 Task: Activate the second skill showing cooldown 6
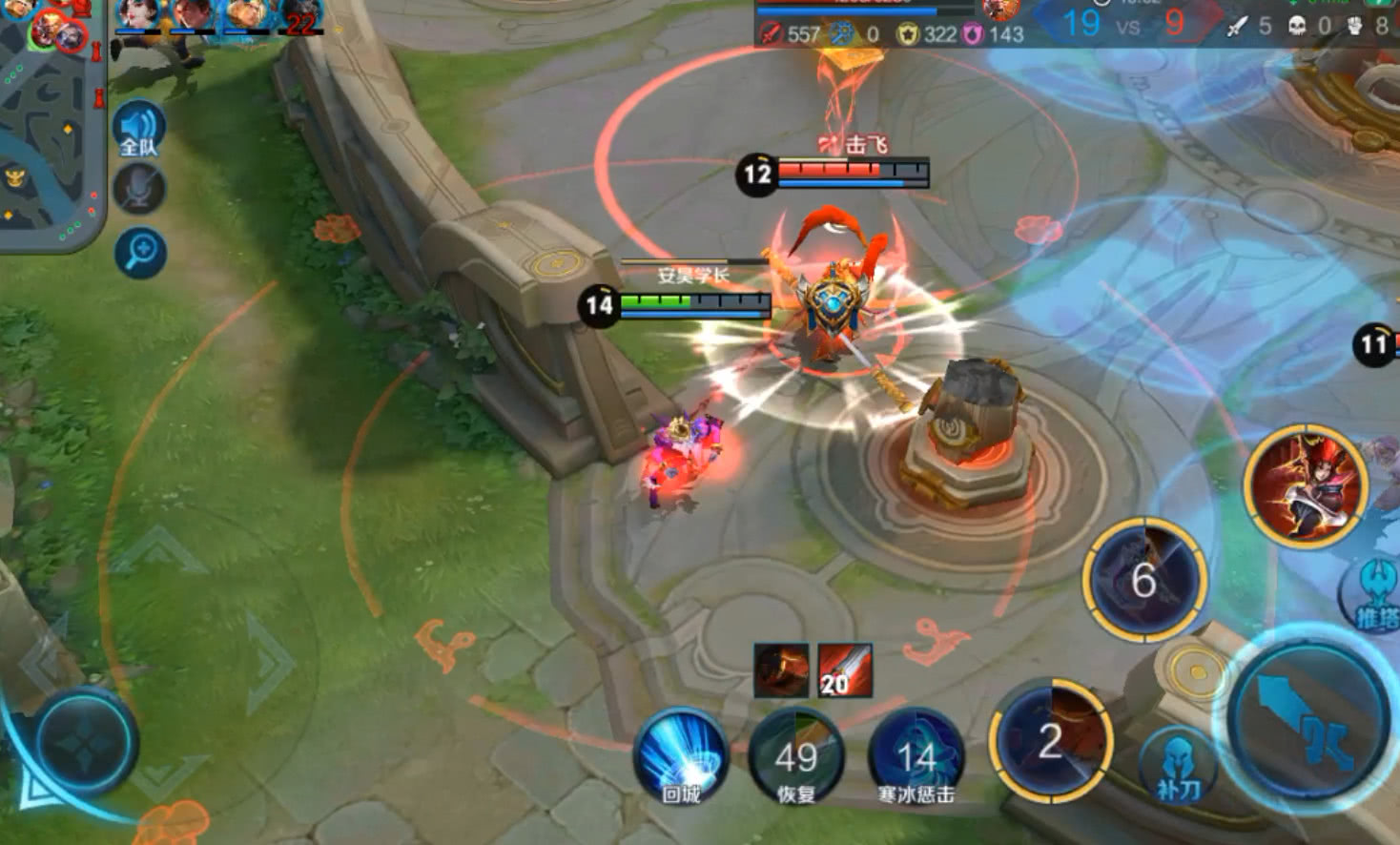[x=1144, y=579]
